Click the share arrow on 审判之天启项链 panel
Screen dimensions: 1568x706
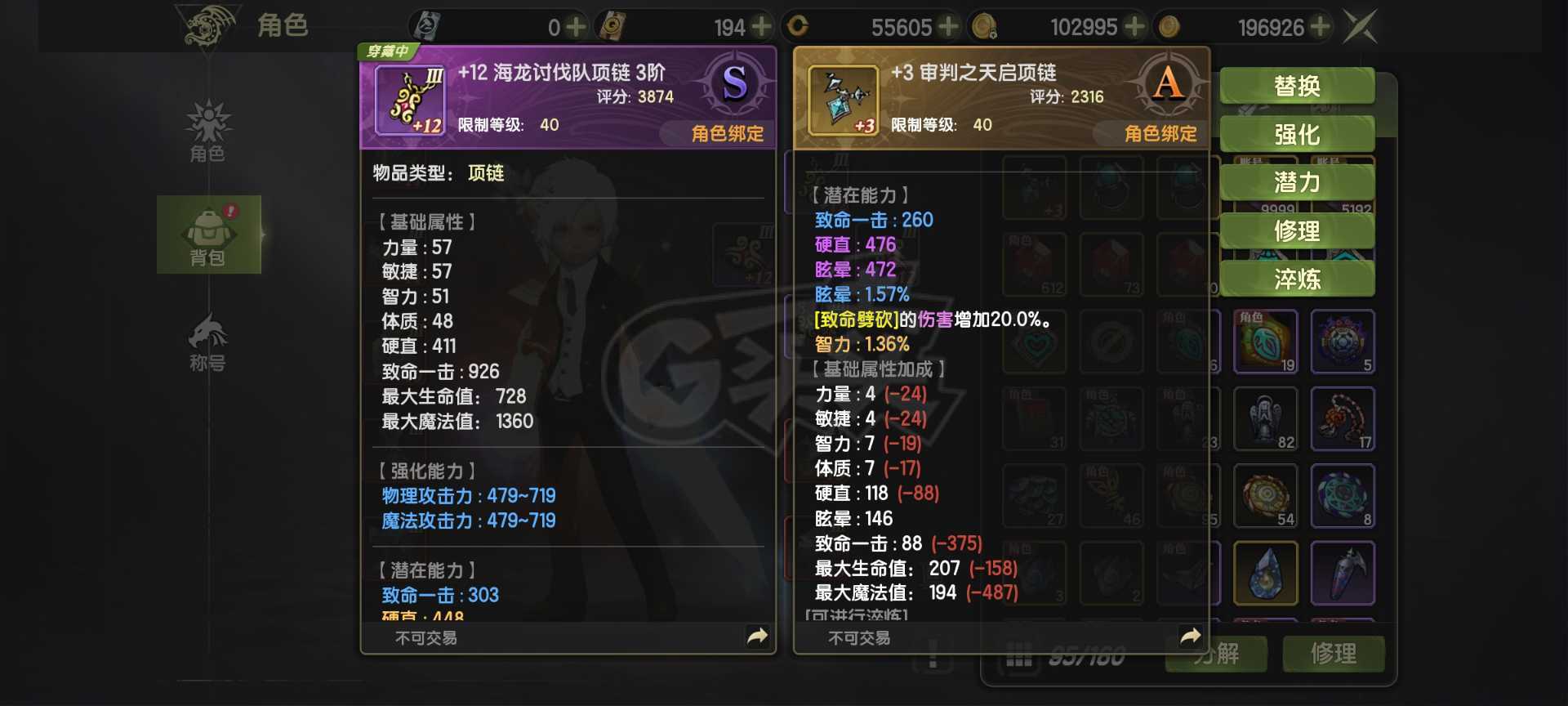1189,635
